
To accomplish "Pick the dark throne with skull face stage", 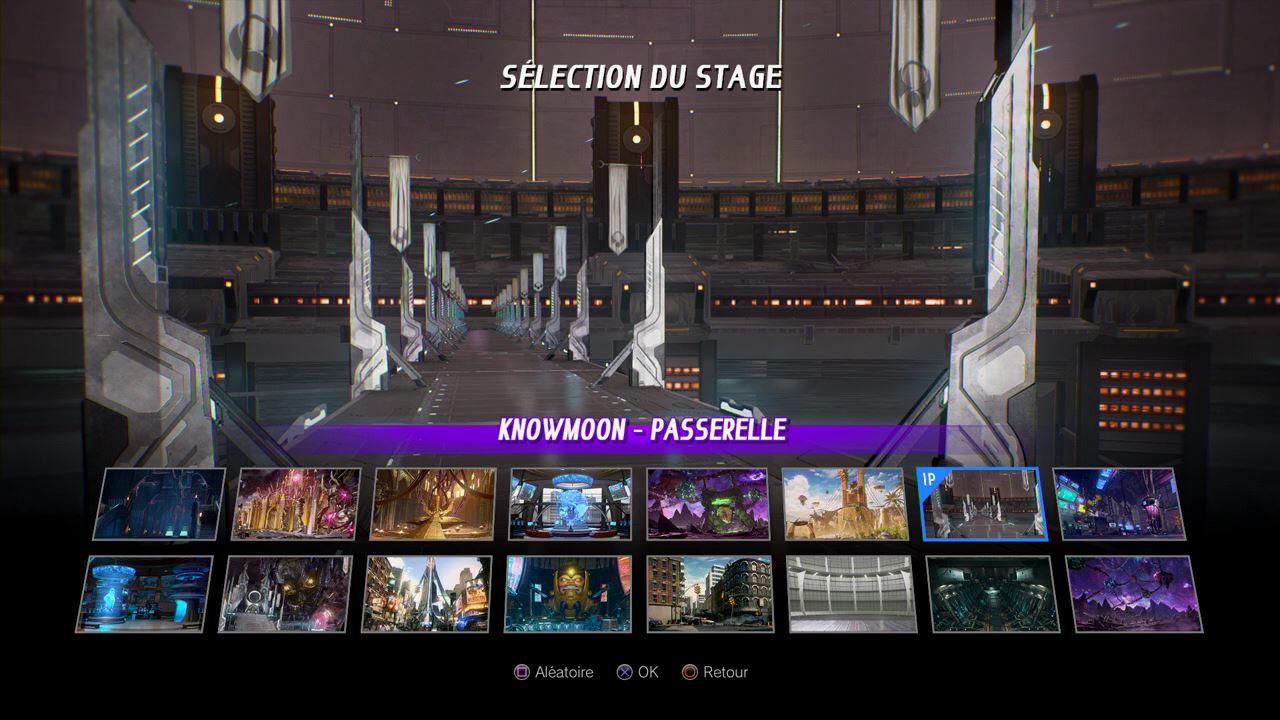I will coord(286,594).
